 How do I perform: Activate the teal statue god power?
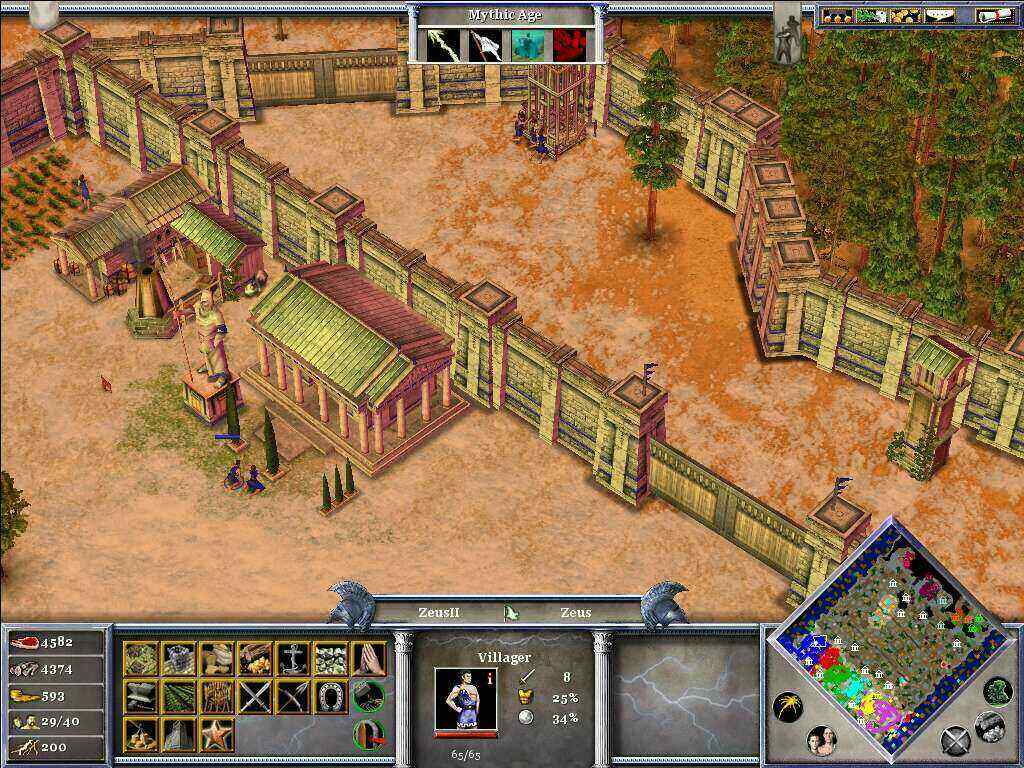[527, 44]
